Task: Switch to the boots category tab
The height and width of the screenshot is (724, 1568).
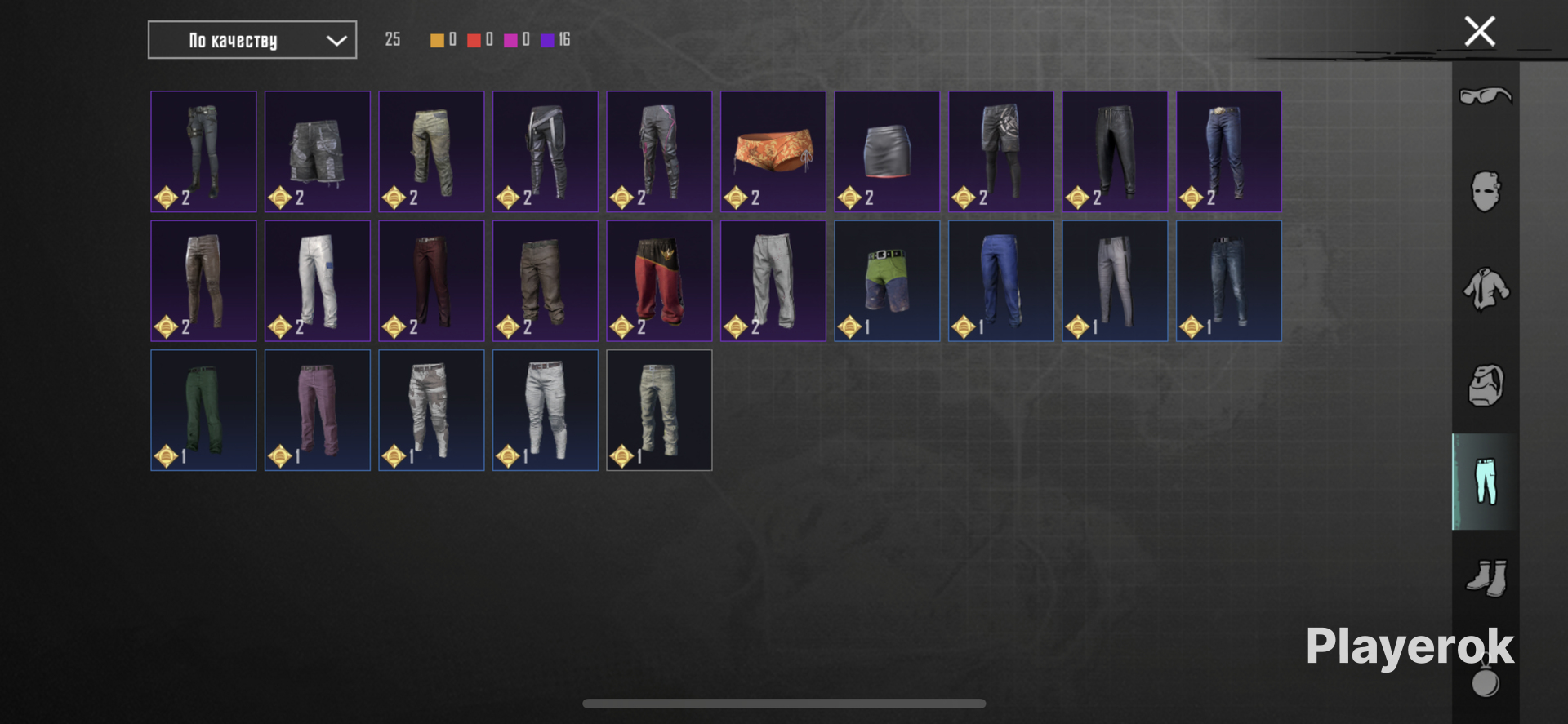Action: pos(1485,578)
